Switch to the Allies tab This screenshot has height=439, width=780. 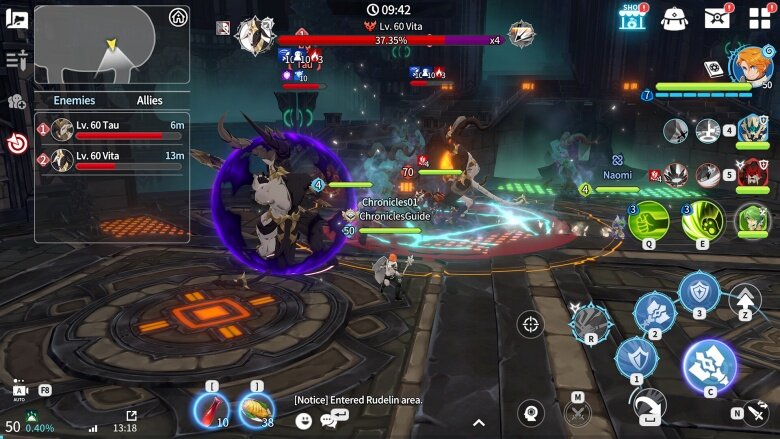tap(149, 100)
